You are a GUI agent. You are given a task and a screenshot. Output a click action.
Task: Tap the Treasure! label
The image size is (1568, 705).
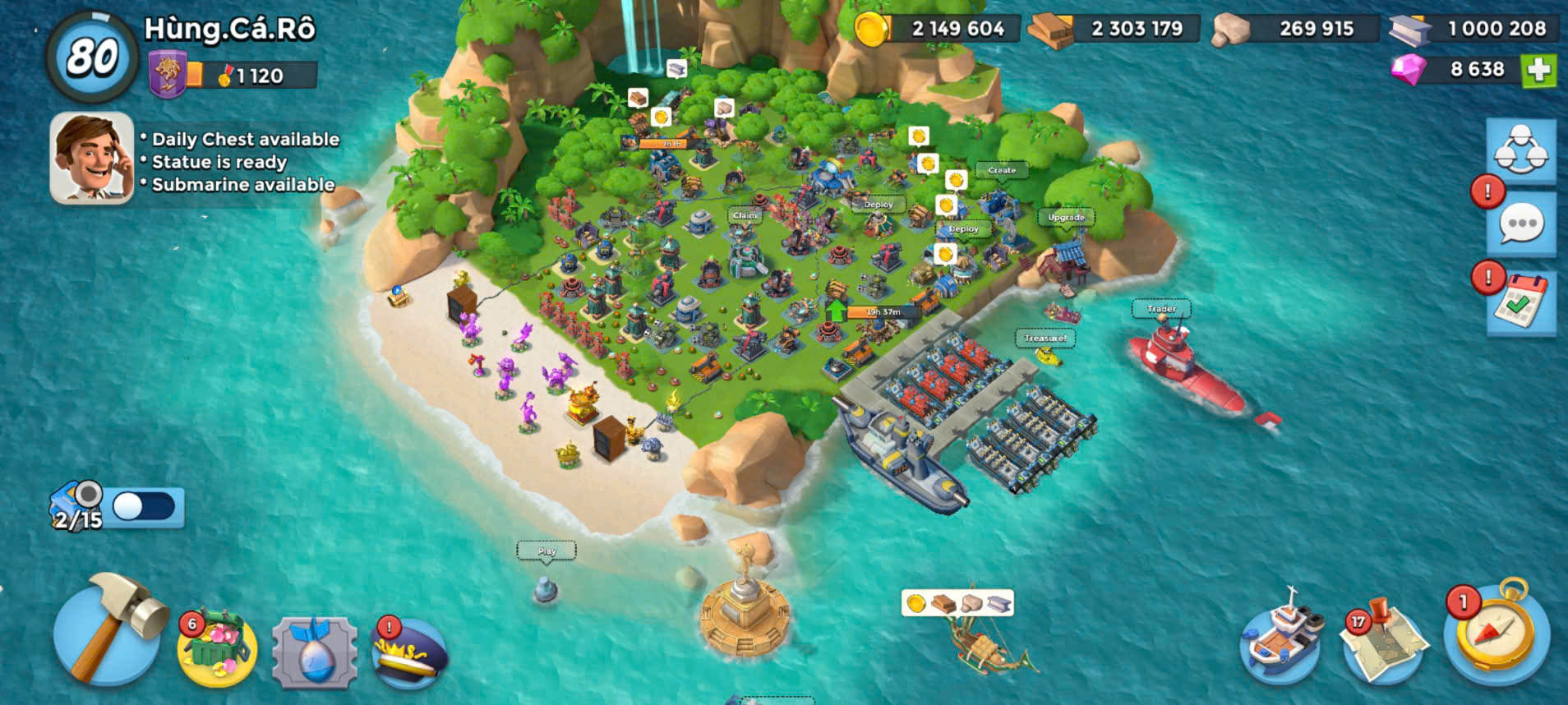click(1045, 338)
